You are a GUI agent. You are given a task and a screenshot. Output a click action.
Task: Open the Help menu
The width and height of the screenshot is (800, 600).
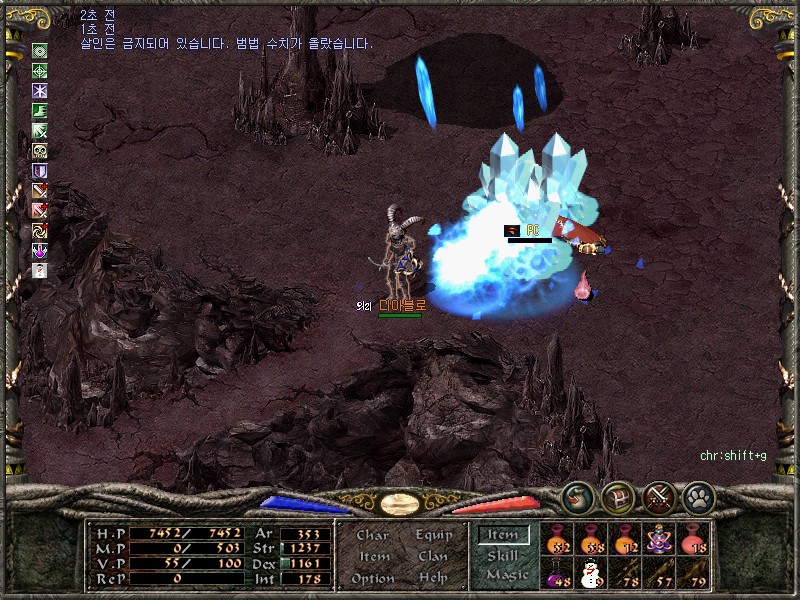(433, 578)
